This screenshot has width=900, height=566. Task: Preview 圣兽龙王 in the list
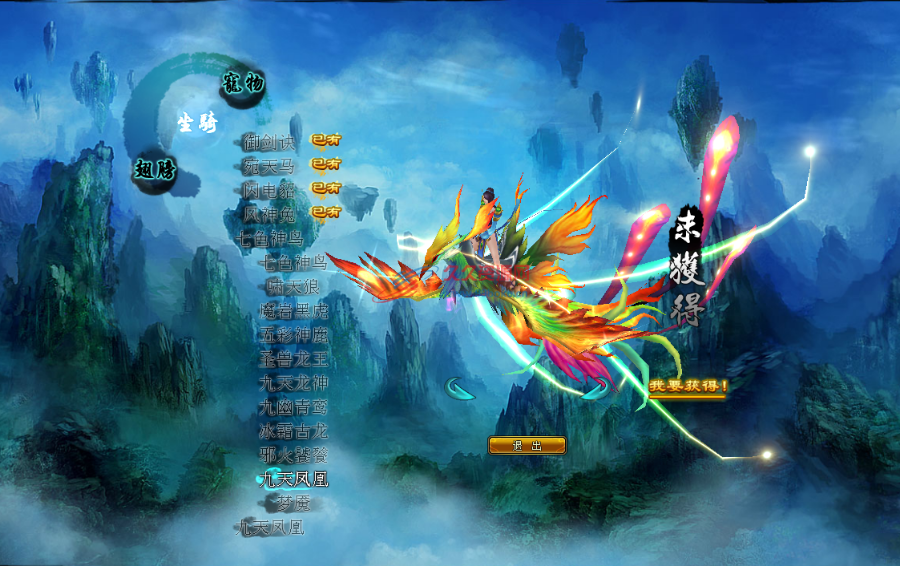click(x=293, y=359)
